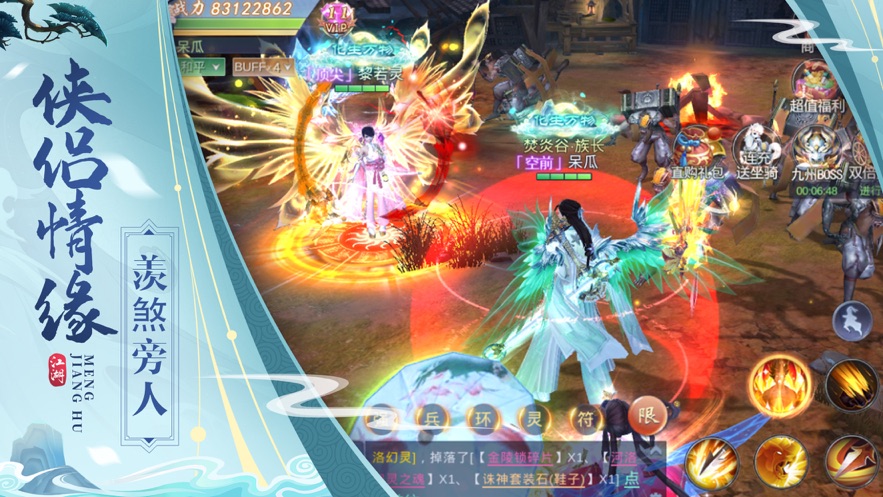883x497 pixels.
Task: Select the highlighted 限 tab
Action: pos(647,416)
